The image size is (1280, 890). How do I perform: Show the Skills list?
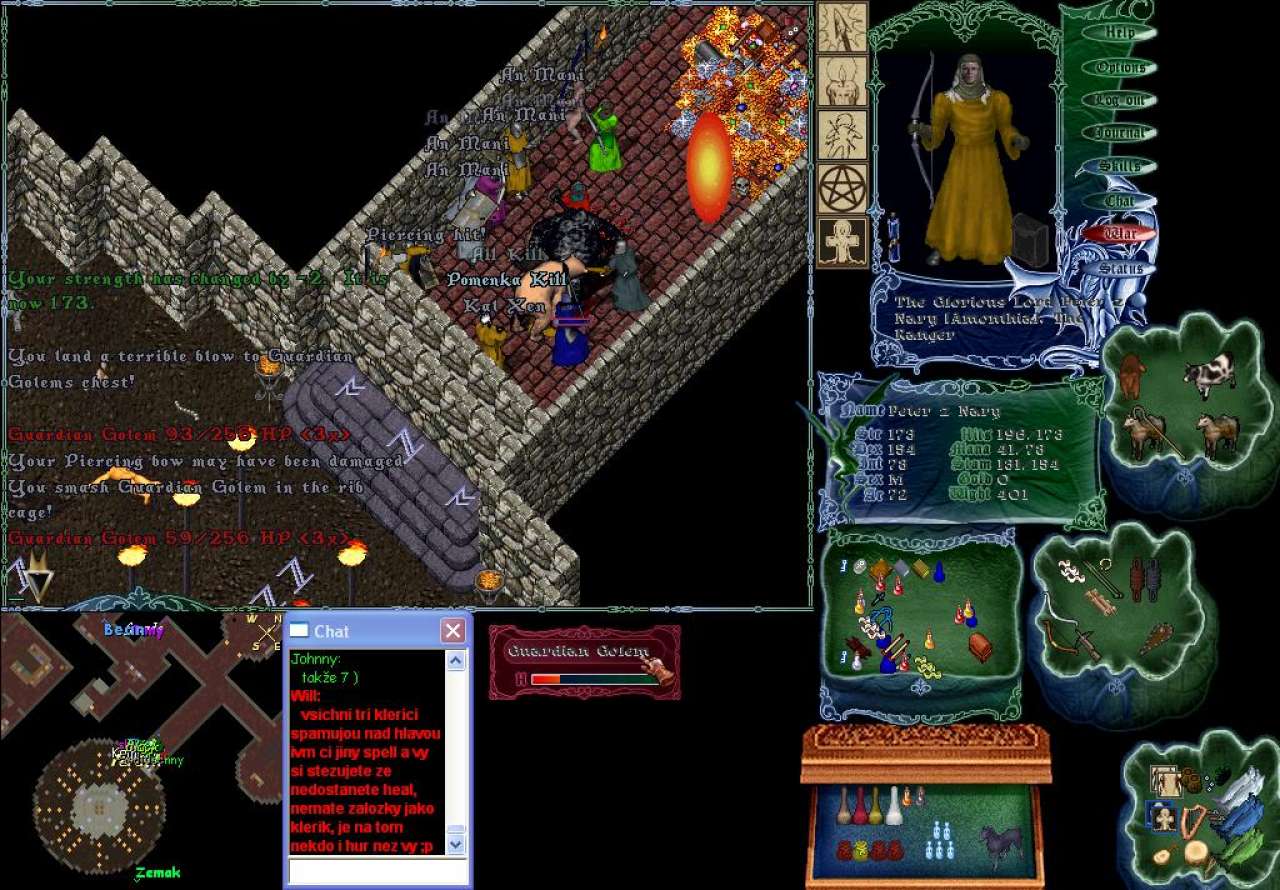coord(1119,167)
